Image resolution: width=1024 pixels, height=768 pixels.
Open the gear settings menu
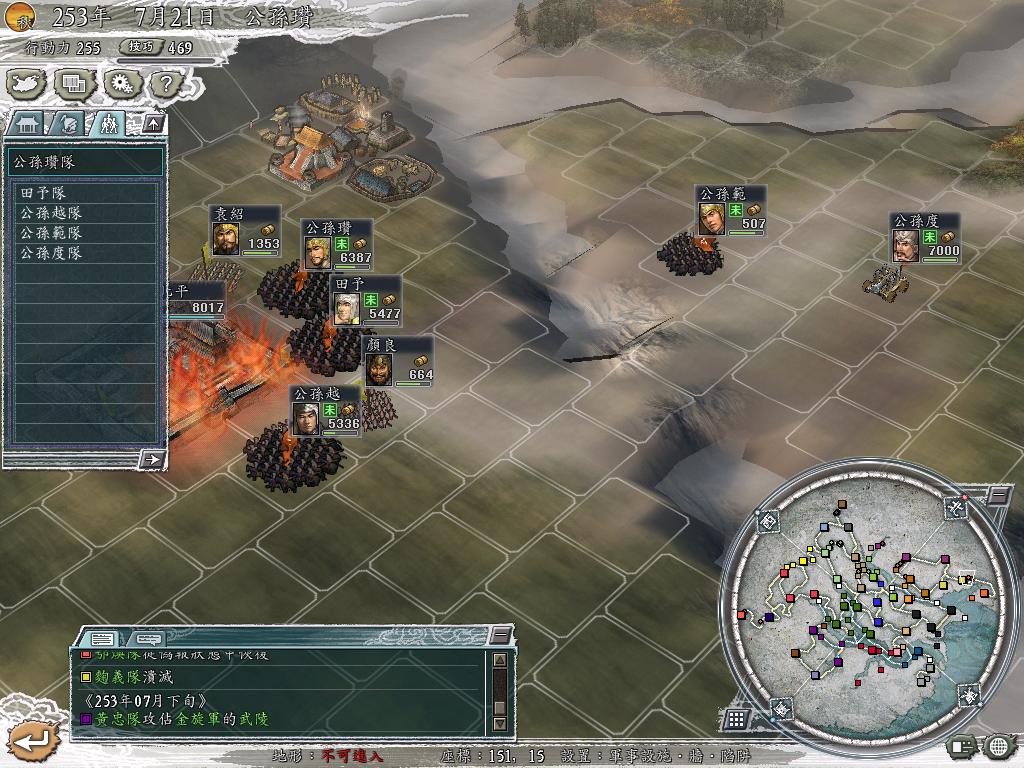point(118,85)
